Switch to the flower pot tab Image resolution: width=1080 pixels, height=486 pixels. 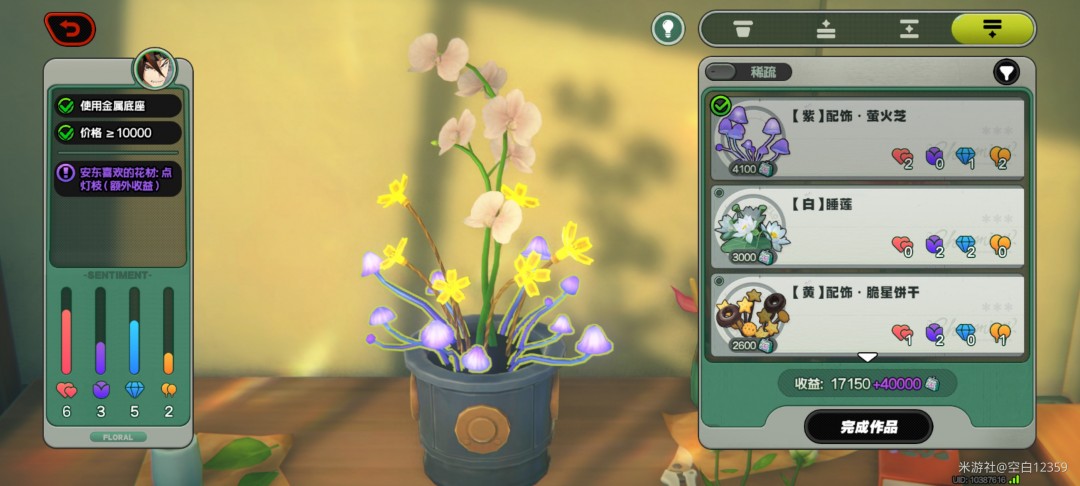[742, 28]
